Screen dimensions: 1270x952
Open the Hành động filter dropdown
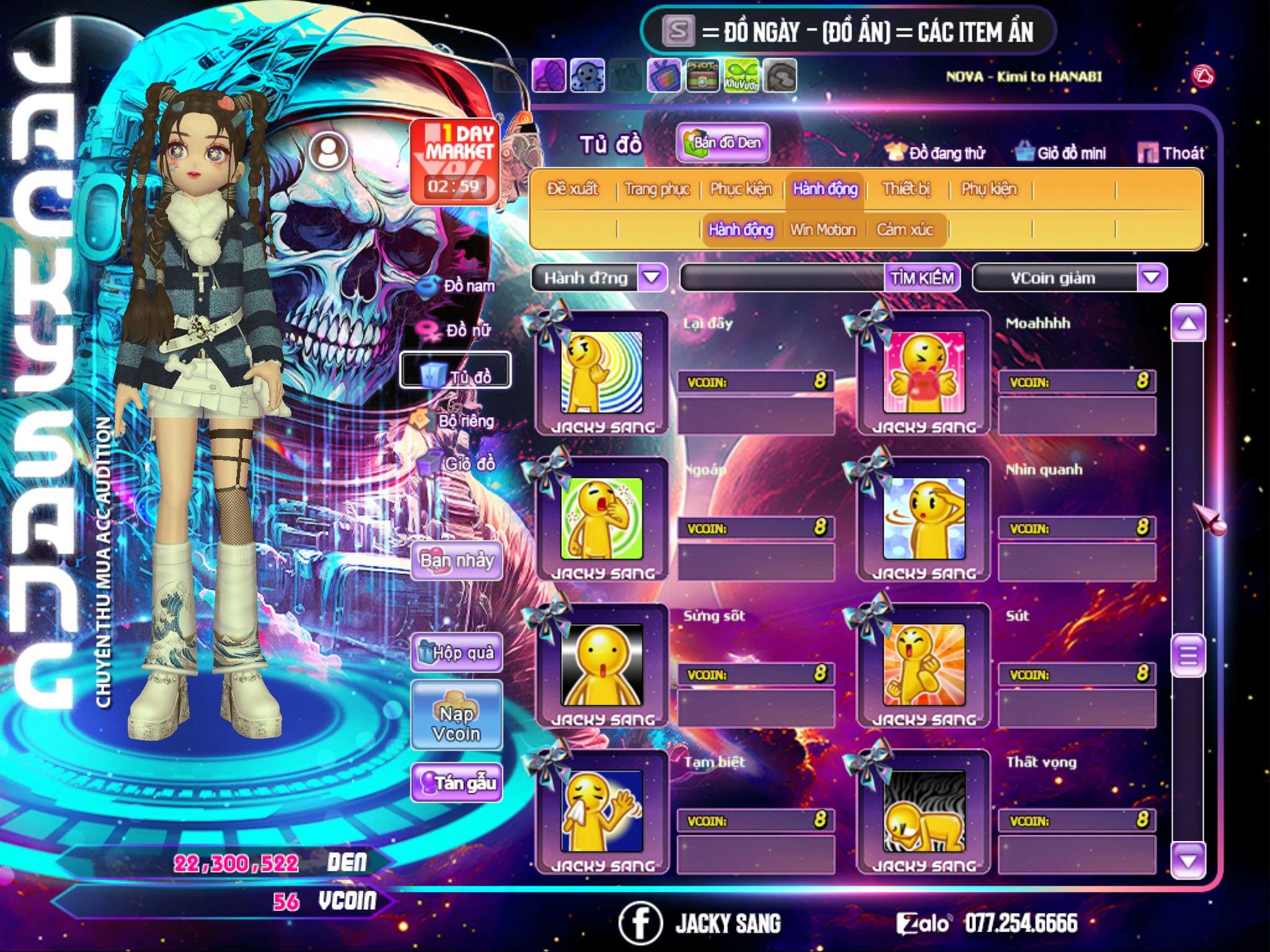[652, 278]
